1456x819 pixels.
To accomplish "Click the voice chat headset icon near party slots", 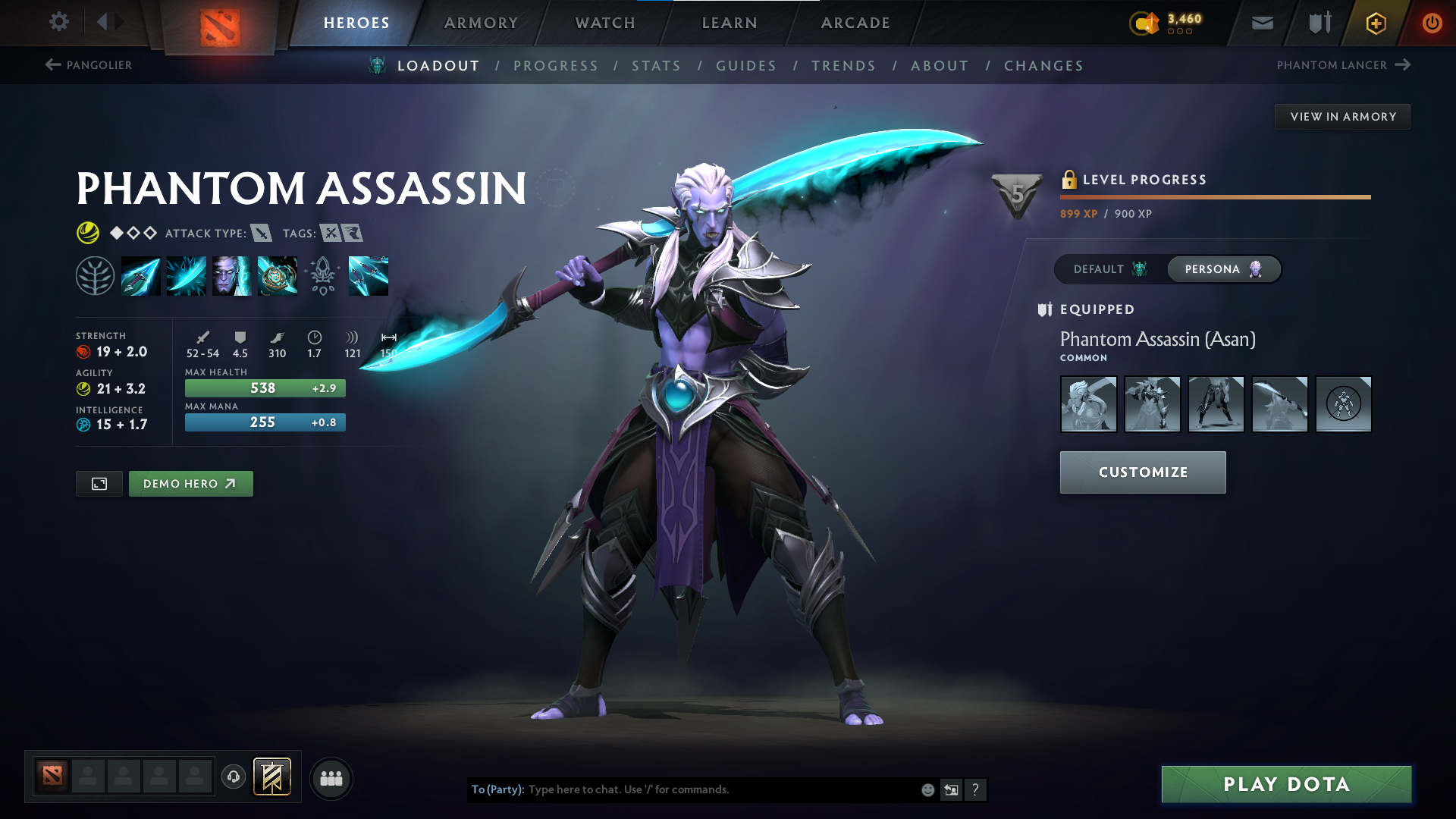I will click(x=233, y=777).
